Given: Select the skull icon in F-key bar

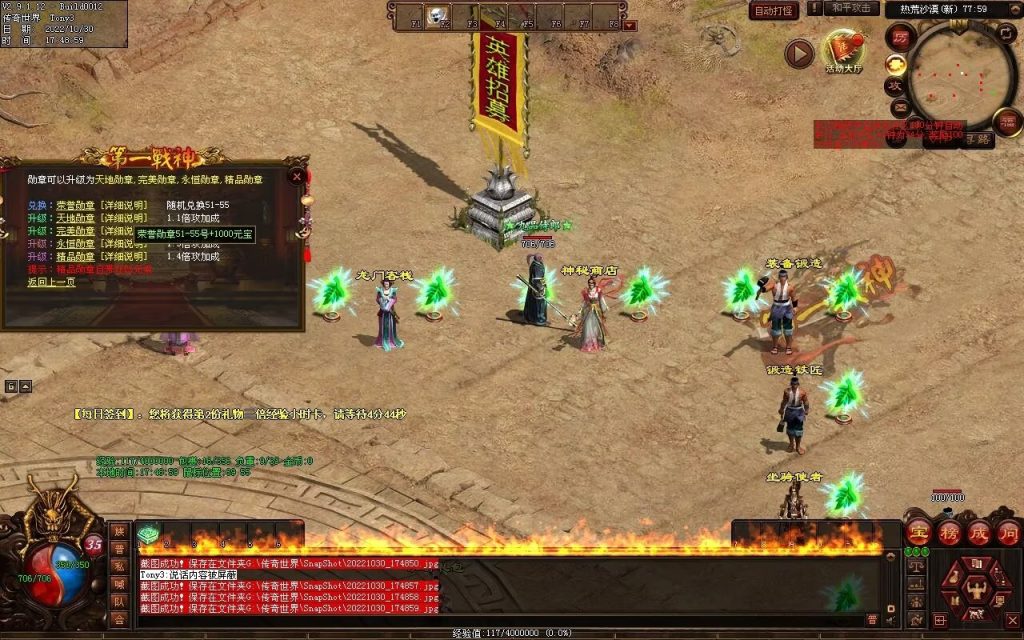Looking at the screenshot, I should 436,17.
